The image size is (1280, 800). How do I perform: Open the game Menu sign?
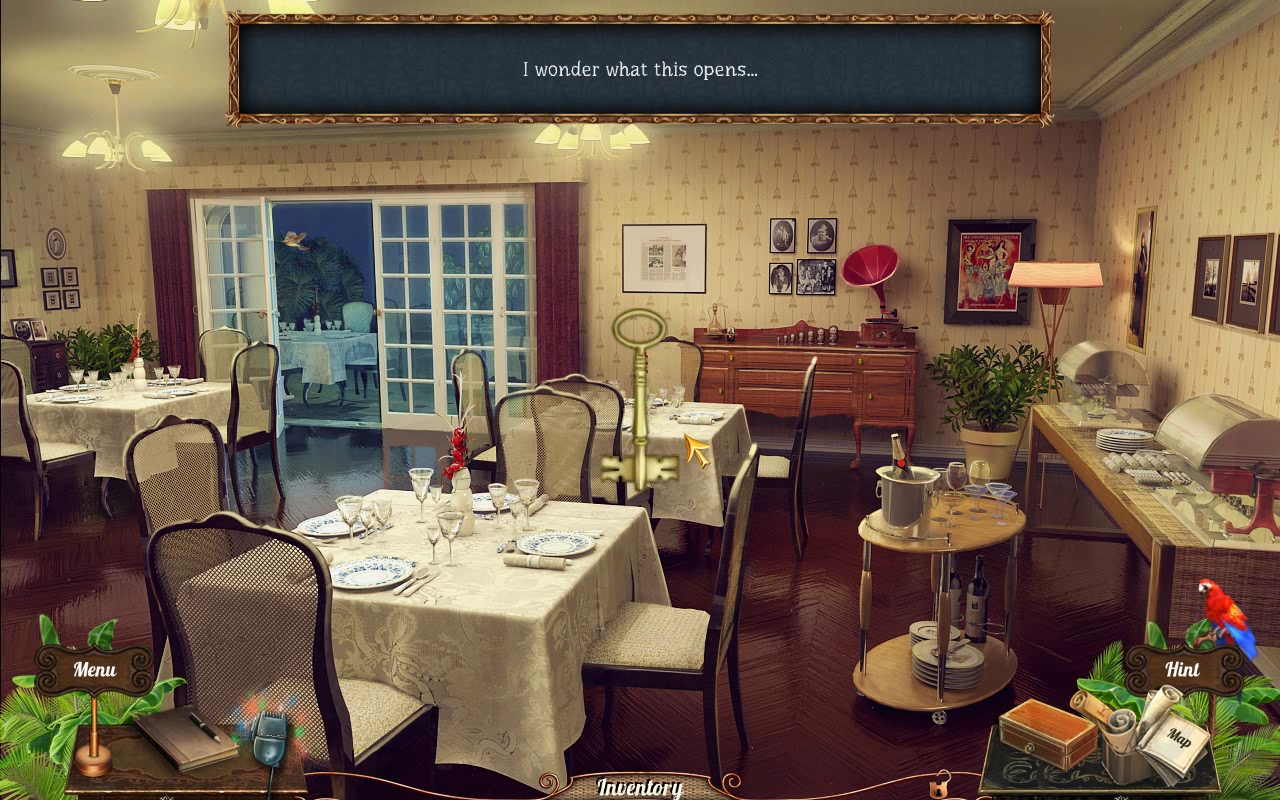click(93, 668)
